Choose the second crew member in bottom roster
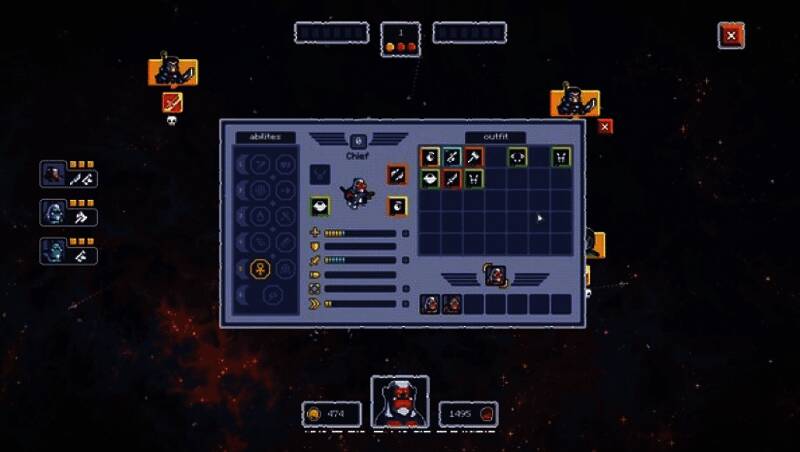Screen dimensions: 800x452 tap(452, 304)
